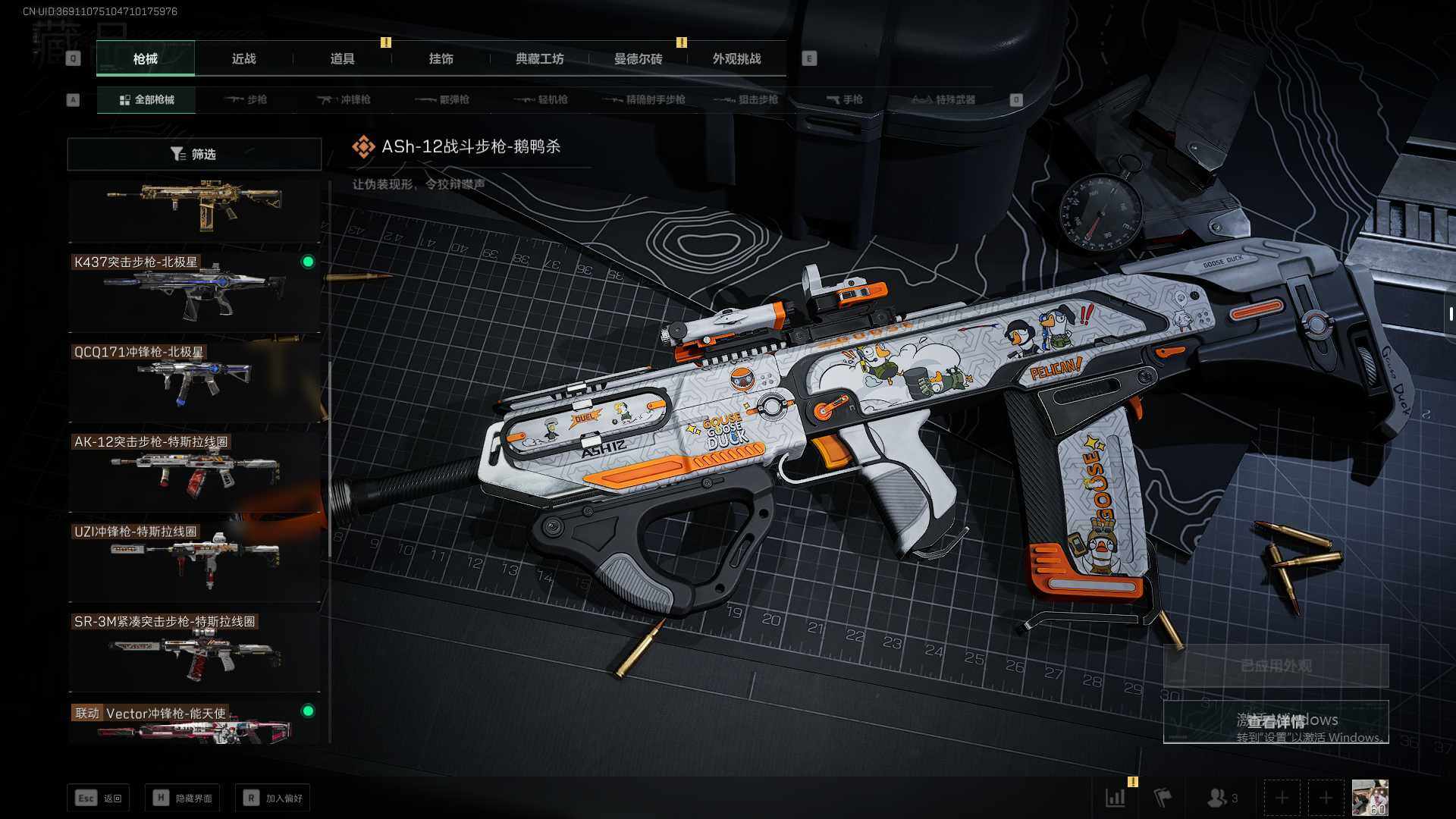Select the Vector冲锋枪-能天使 collab skin
Screen dimensions: 1456x819
(194, 723)
